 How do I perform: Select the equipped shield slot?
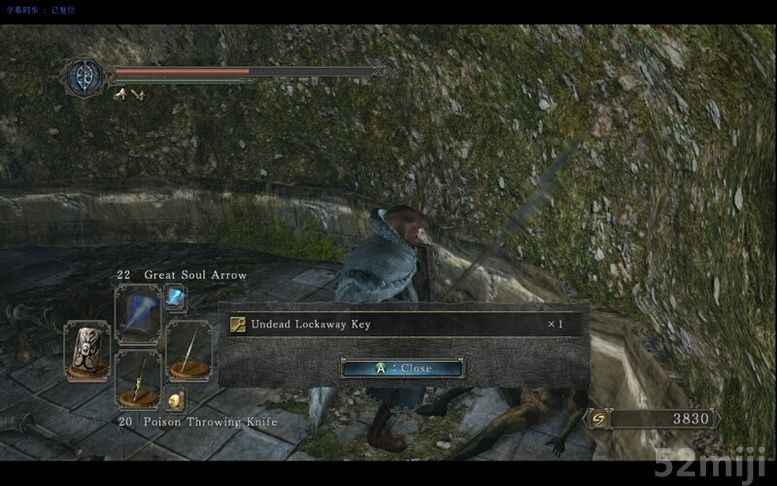86,349
